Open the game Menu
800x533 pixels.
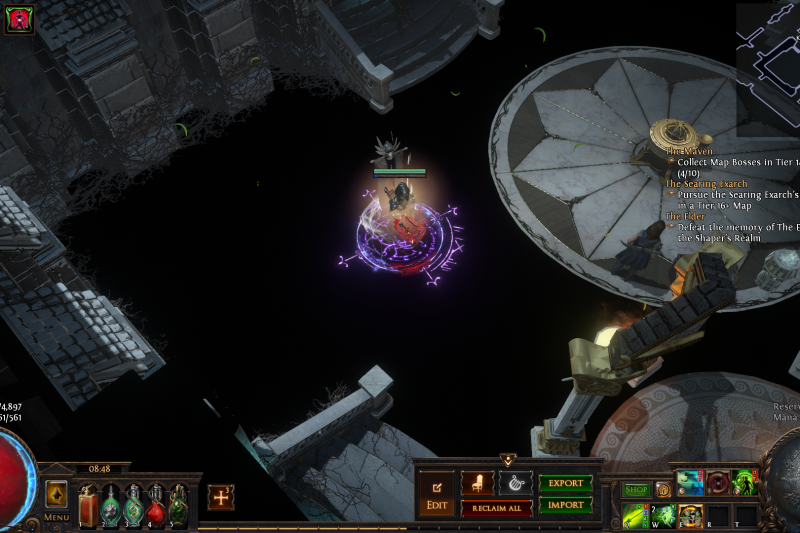[x=56, y=517]
